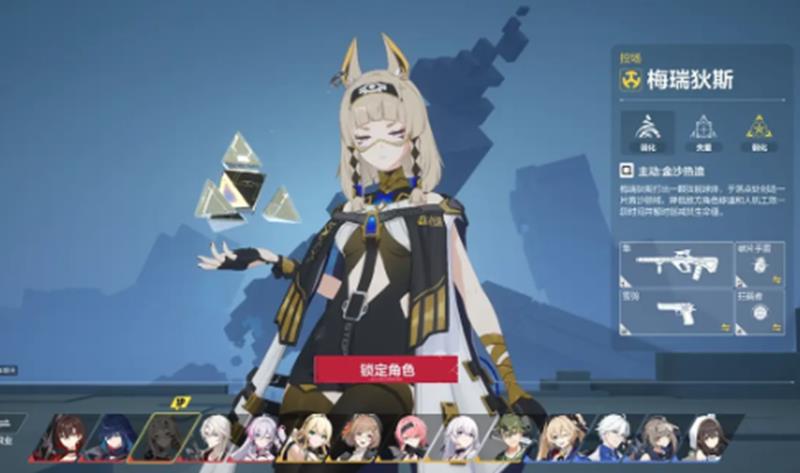Show the first highlighted skill icon
The image size is (800, 473).
[x=647, y=130]
